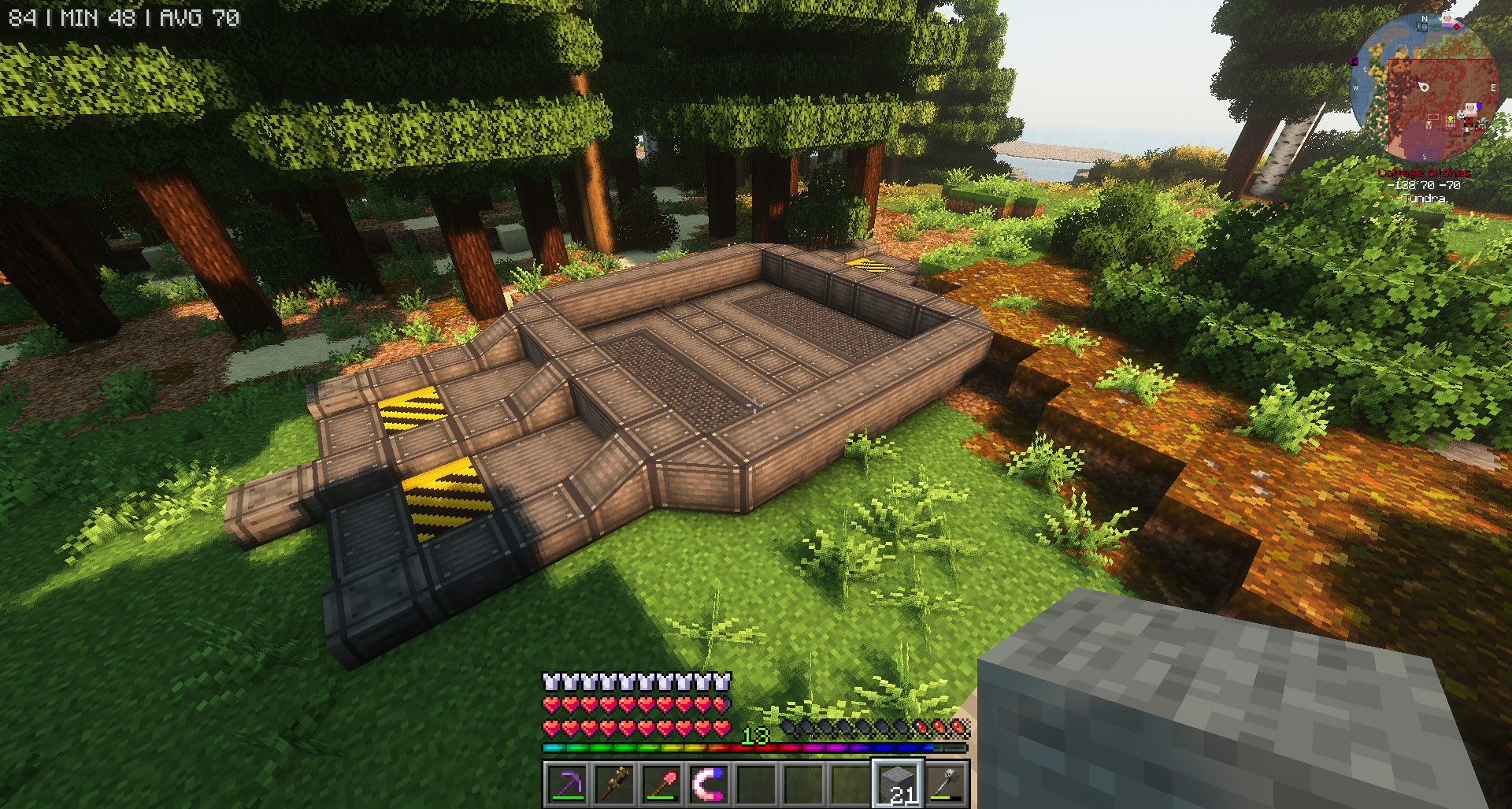Choose the skull hammer hotbar slot
This screenshot has width=1512, height=809.
[945, 785]
